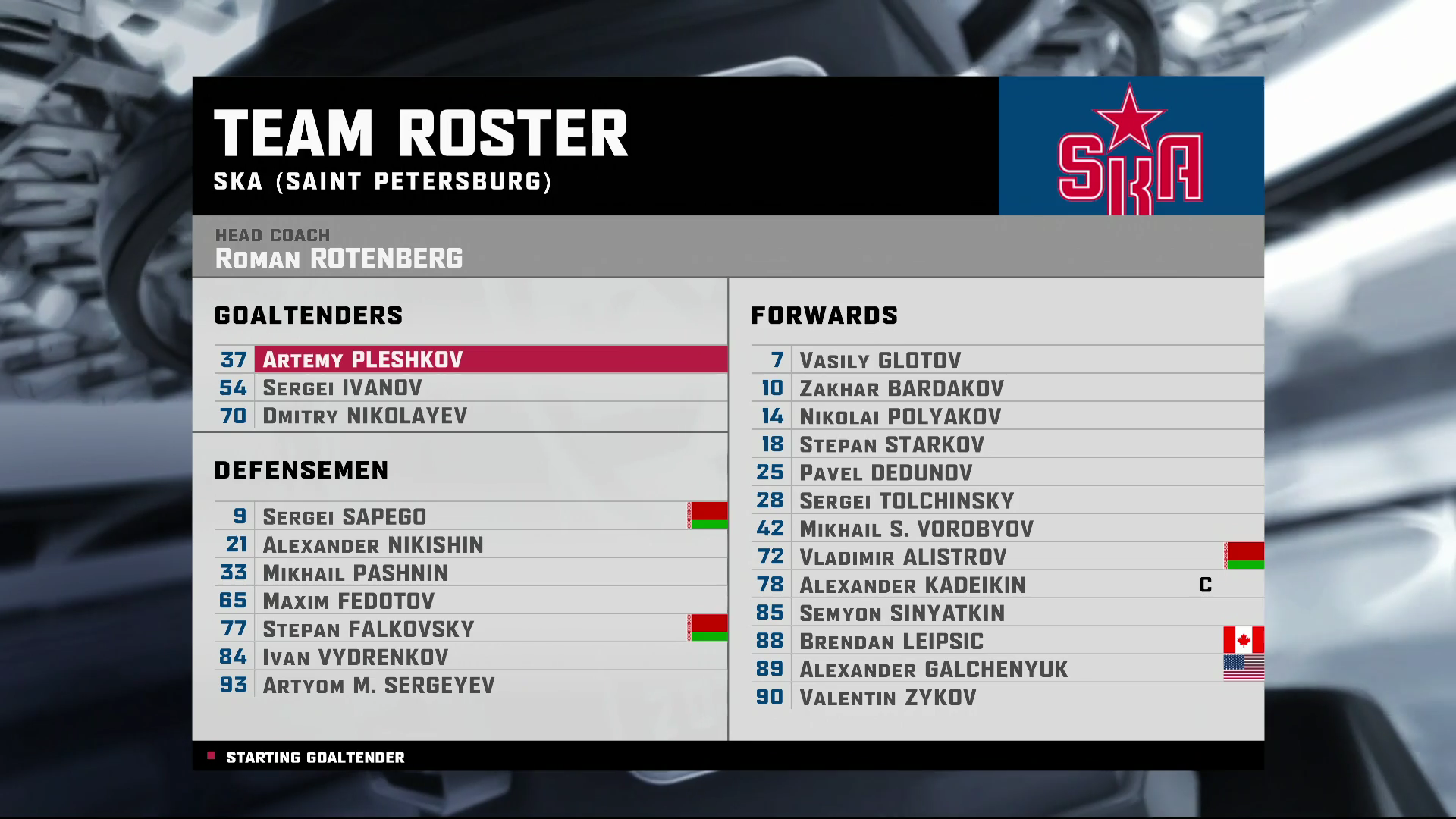Select Zakhar Bardakov row
The image size is (1456, 819).
[x=901, y=388]
